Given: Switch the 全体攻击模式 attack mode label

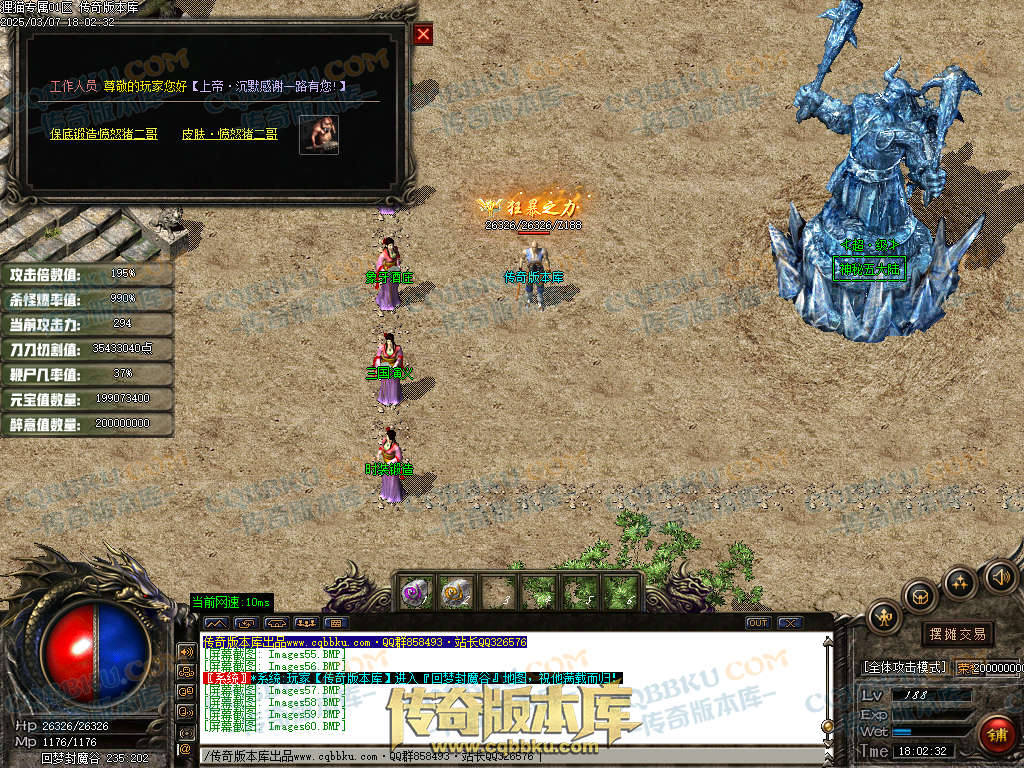Looking at the screenshot, I should point(904,667).
